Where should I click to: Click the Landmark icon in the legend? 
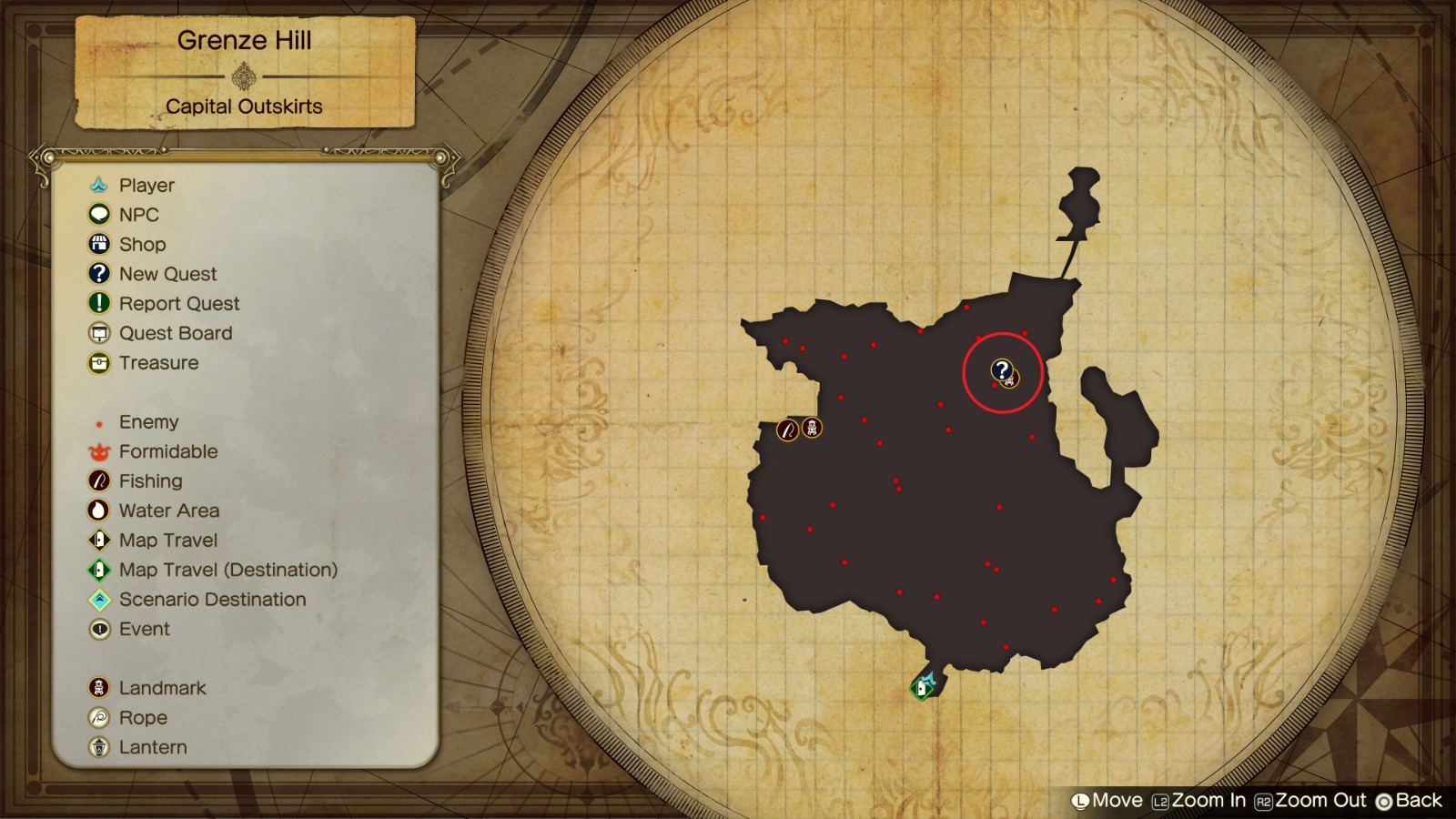tap(101, 687)
